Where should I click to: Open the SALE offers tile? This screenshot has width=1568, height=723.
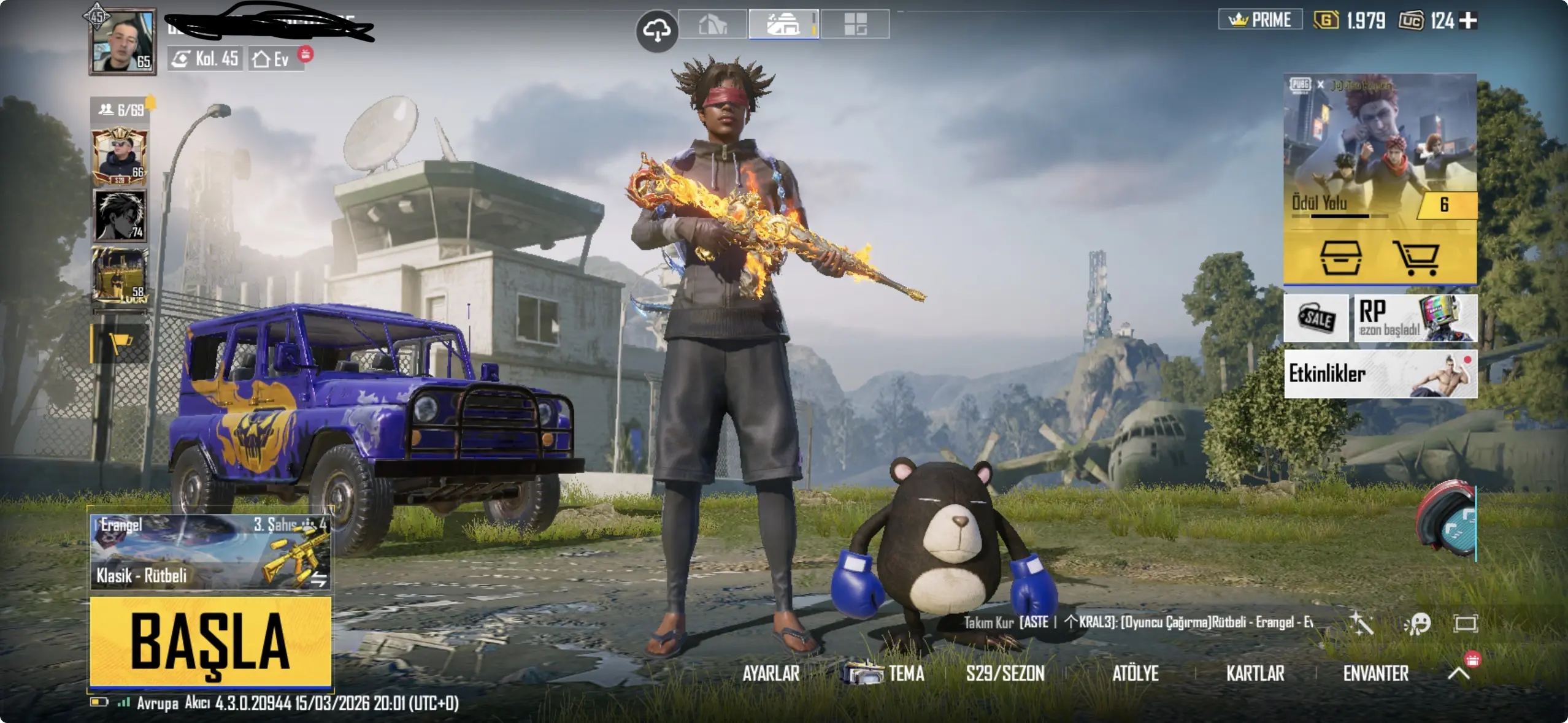1316,318
